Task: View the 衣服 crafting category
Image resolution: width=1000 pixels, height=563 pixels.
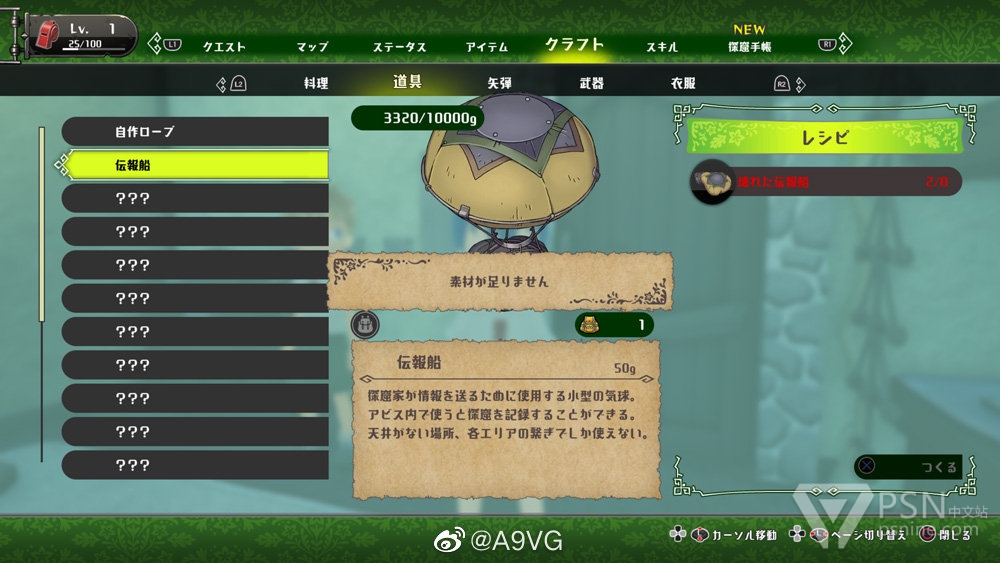Action: tap(684, 84)
